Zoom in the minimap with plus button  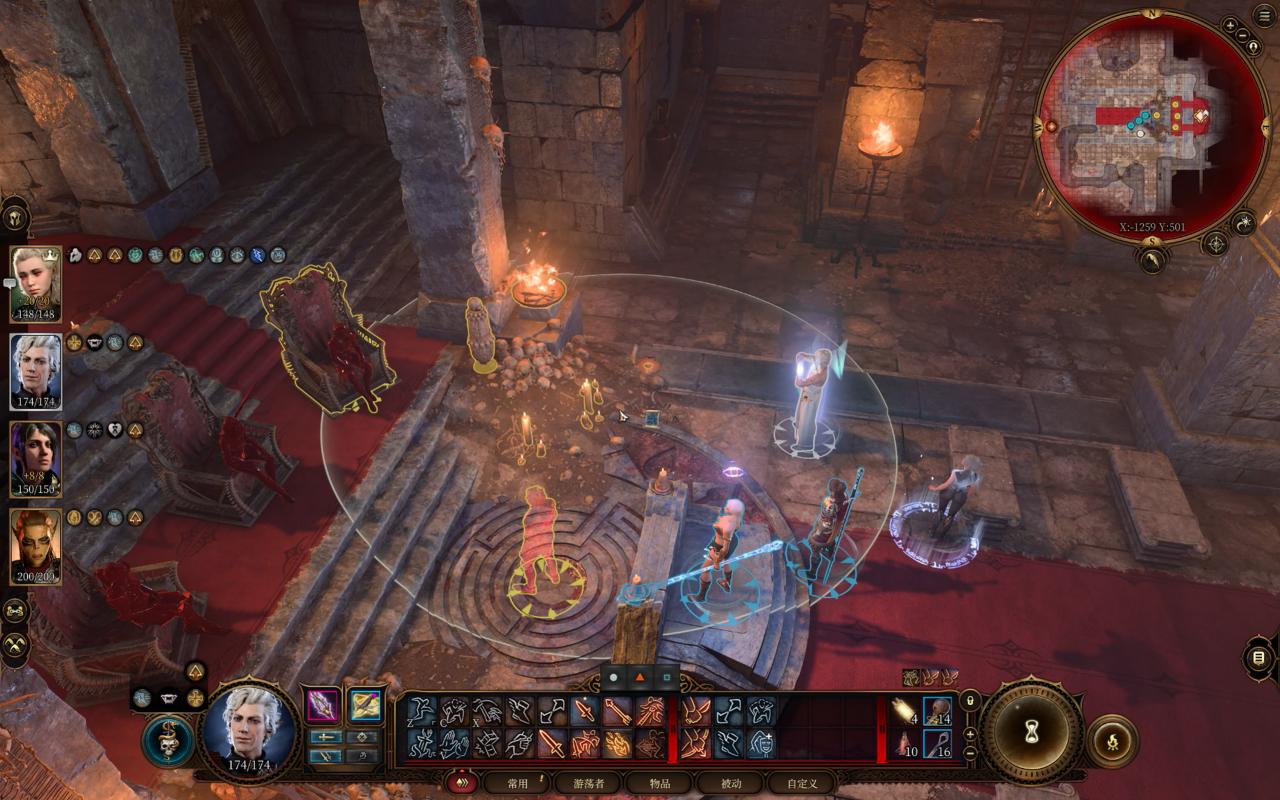pos(1229,25)
